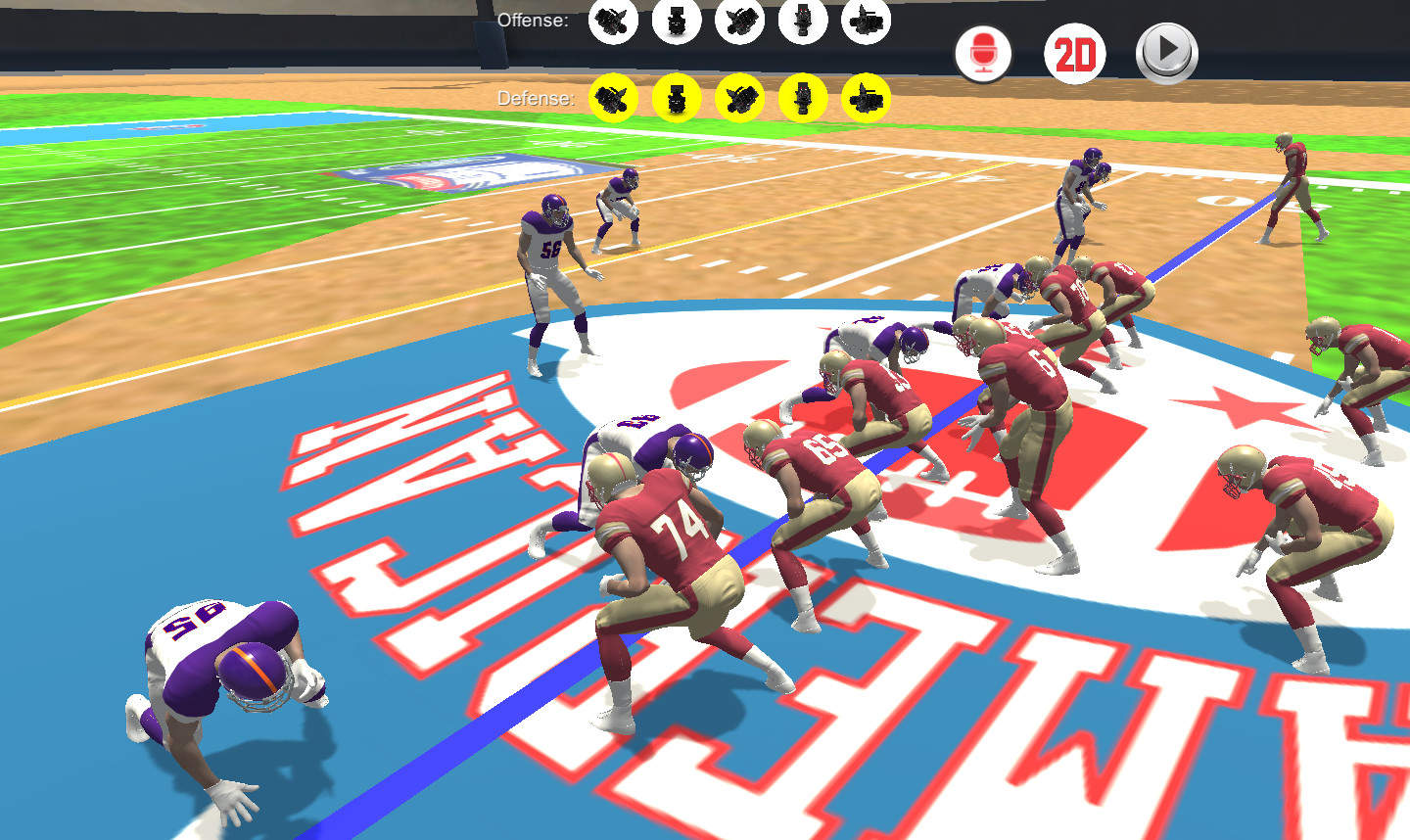Select the first yellow Defense icon
1410x840 pixels.
point(612,98)
